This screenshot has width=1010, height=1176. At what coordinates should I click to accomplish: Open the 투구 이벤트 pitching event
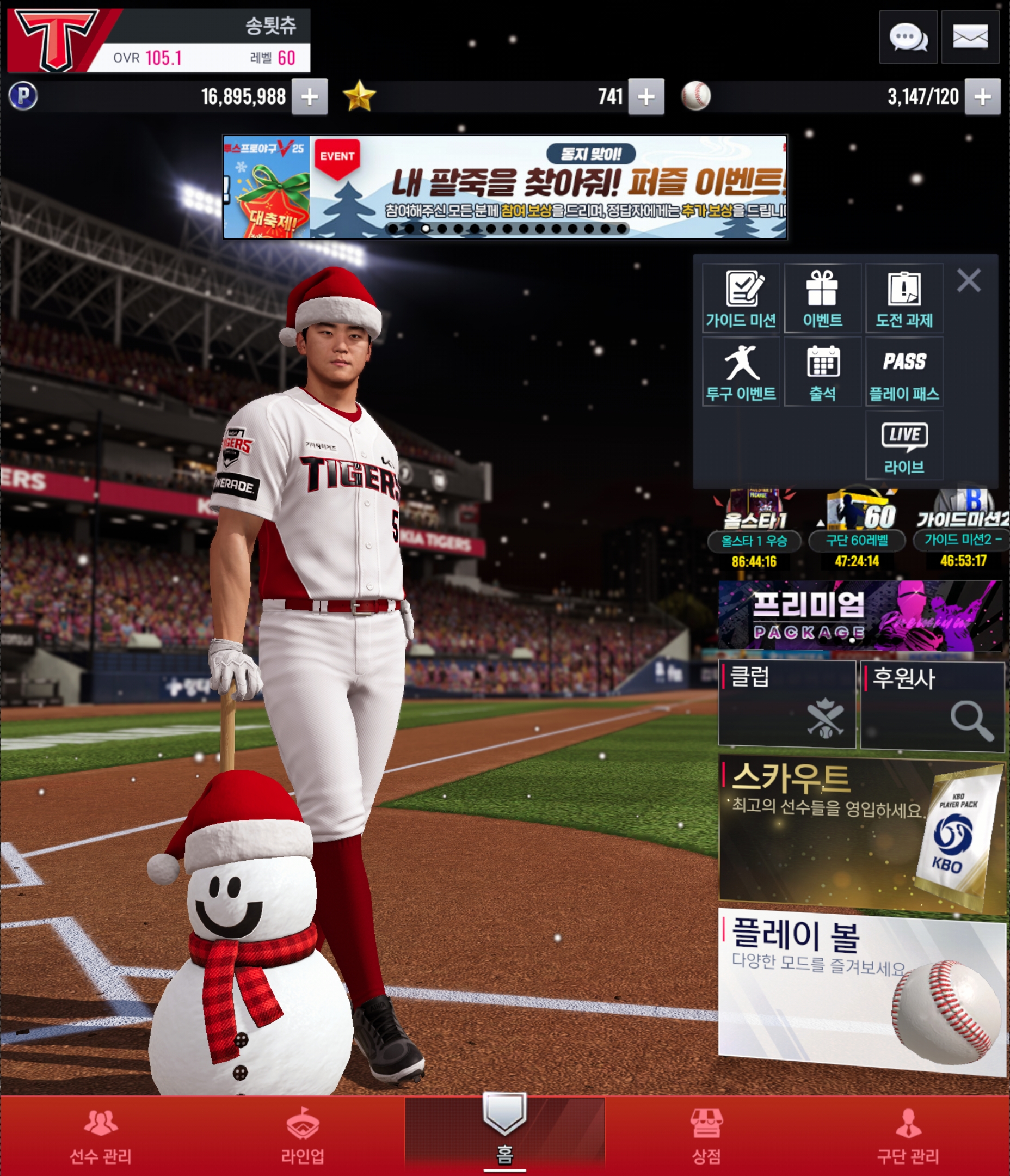741,372
